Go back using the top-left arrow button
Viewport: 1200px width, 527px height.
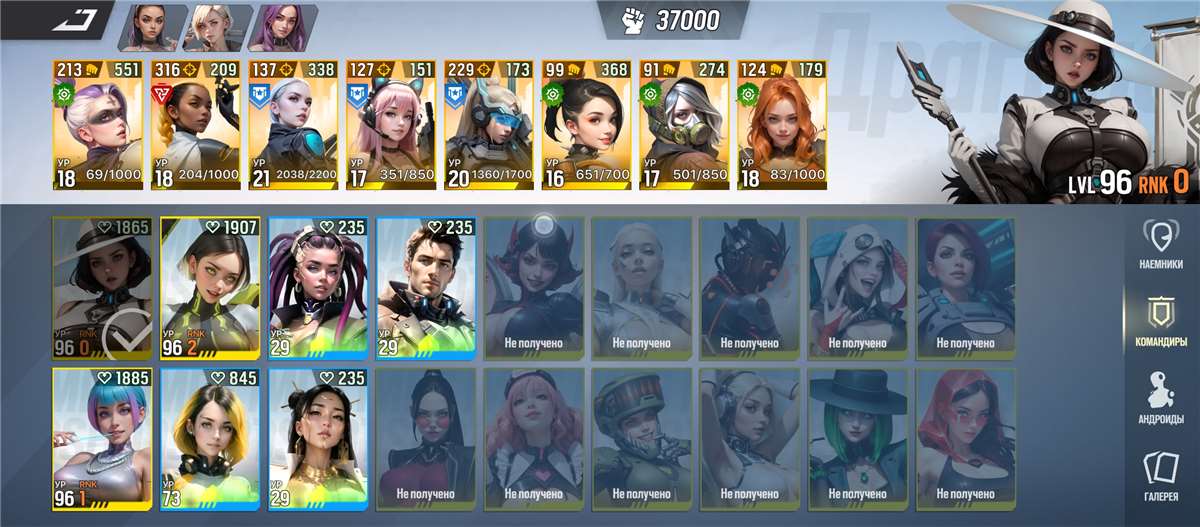pyautogui.click(x=74, y=20)
